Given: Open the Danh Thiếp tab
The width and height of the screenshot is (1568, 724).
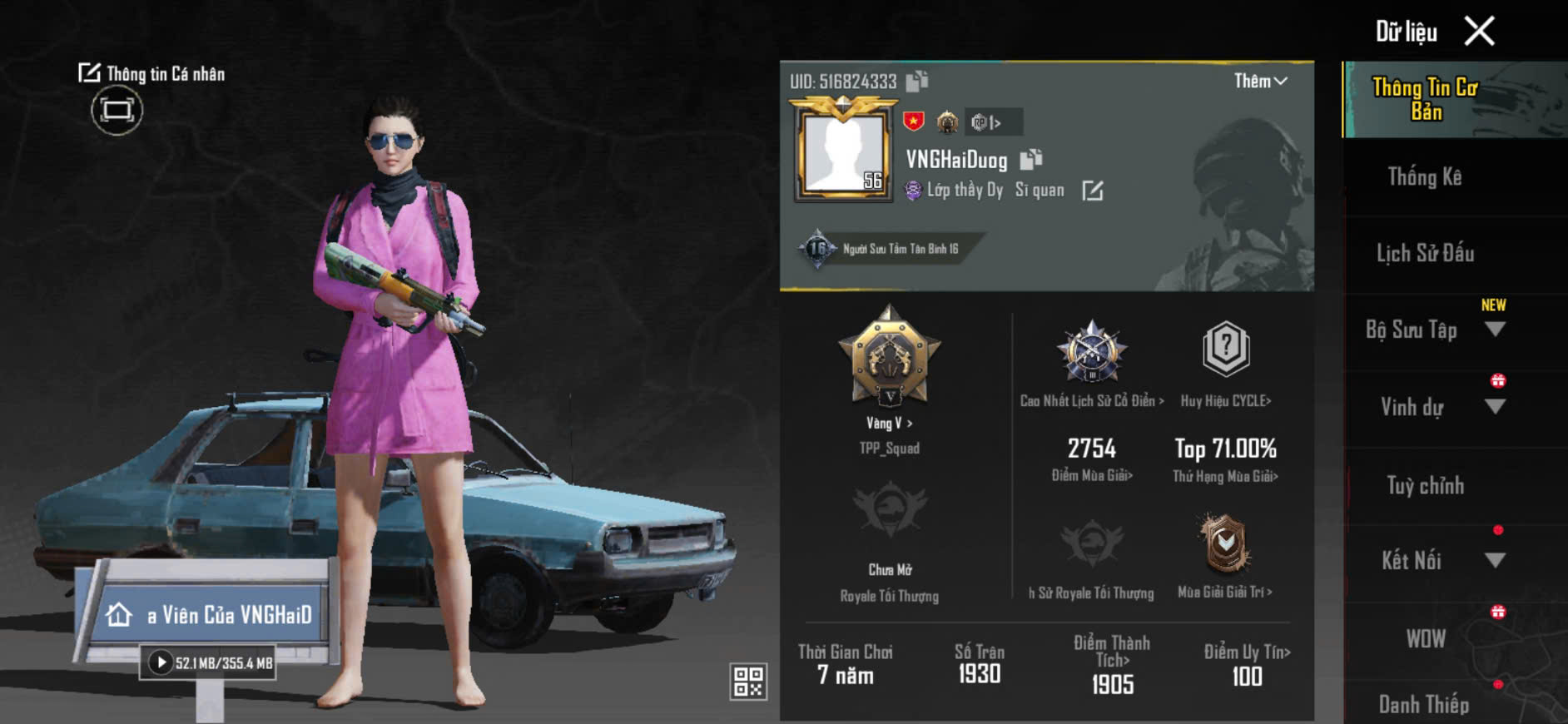Looking at the screenshot, I should [1424, 704].
